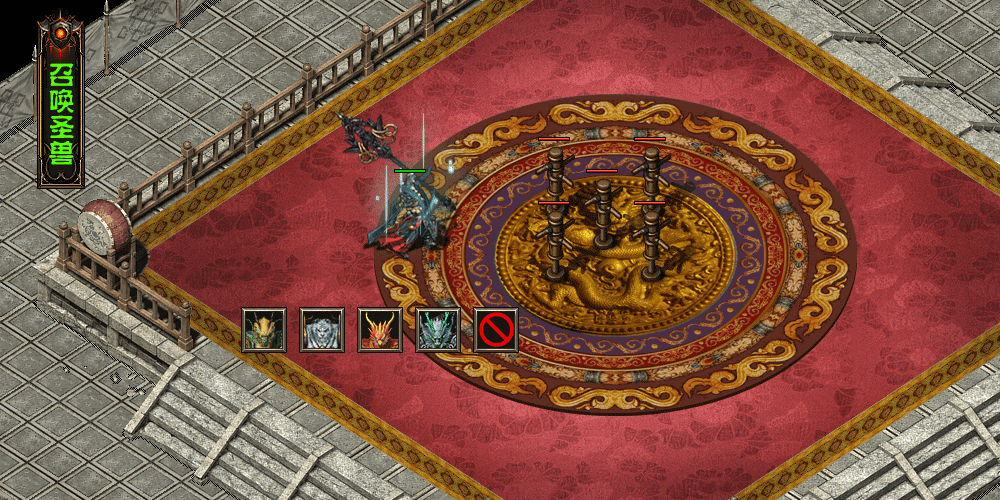1000x500 pixels.
Task: Summon the red phoenix beast
Action: 380,330
